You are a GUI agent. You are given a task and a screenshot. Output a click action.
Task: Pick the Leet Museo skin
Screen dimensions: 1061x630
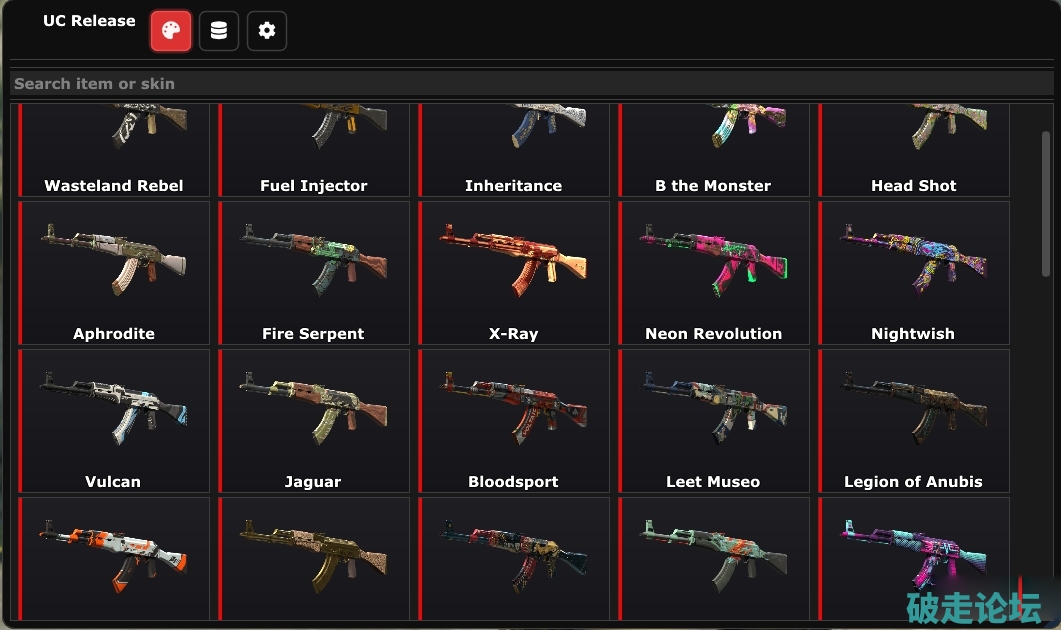tap(714, 421)
